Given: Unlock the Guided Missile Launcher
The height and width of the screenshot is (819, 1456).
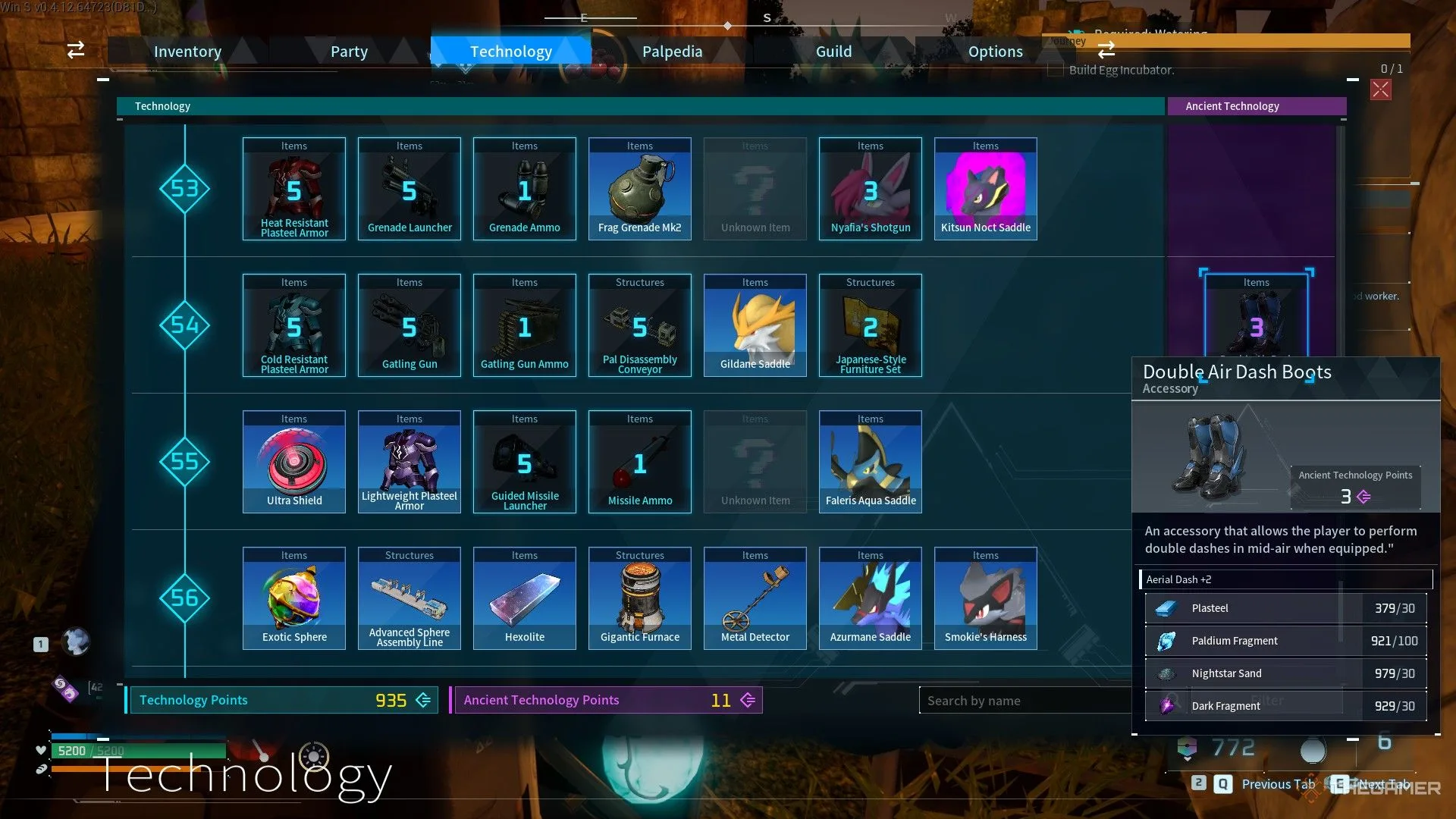Looking at the screenshot, I should click(x=525, y=462).
